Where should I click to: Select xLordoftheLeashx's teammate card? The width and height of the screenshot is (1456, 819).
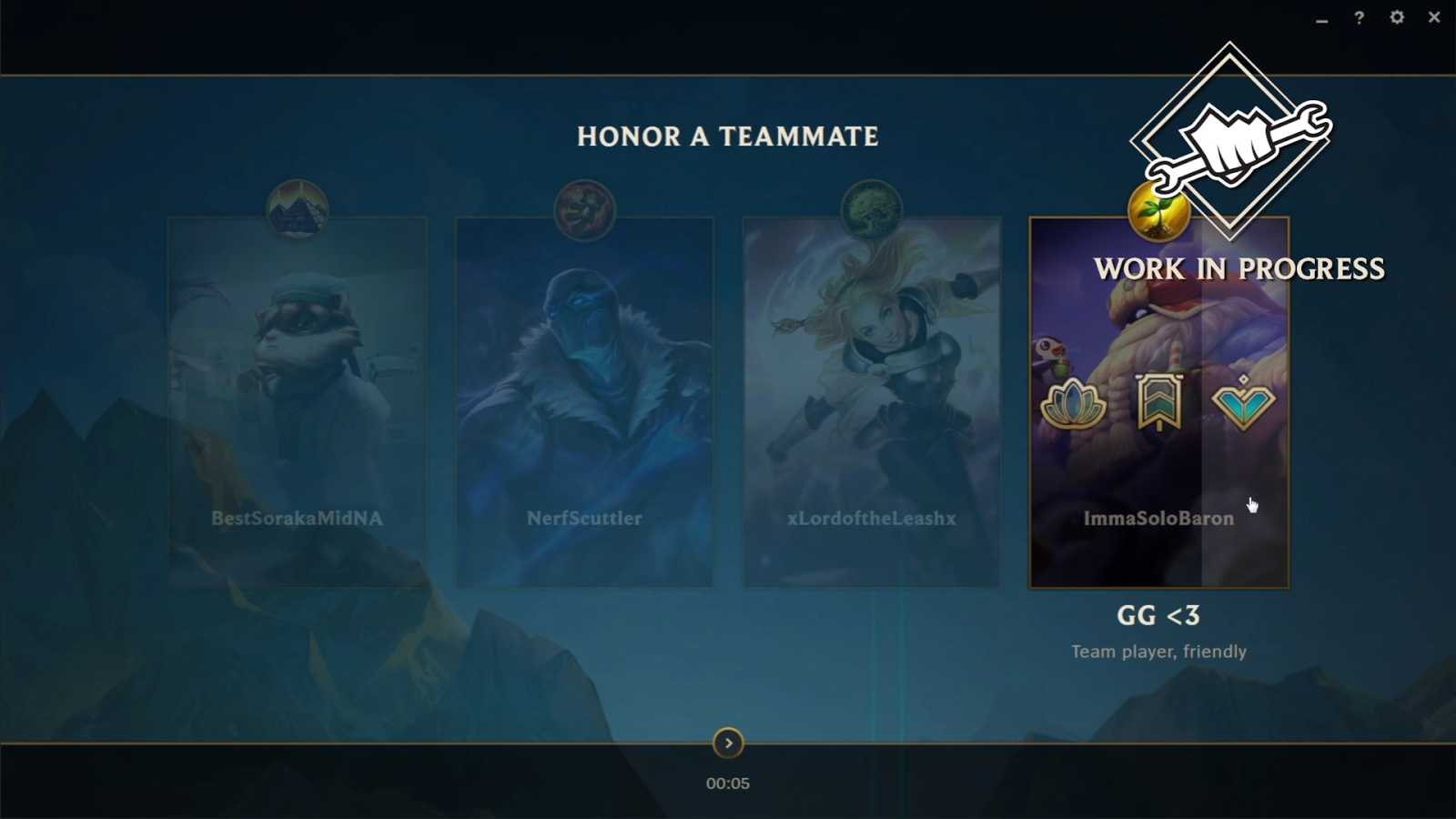click(871, 400)
